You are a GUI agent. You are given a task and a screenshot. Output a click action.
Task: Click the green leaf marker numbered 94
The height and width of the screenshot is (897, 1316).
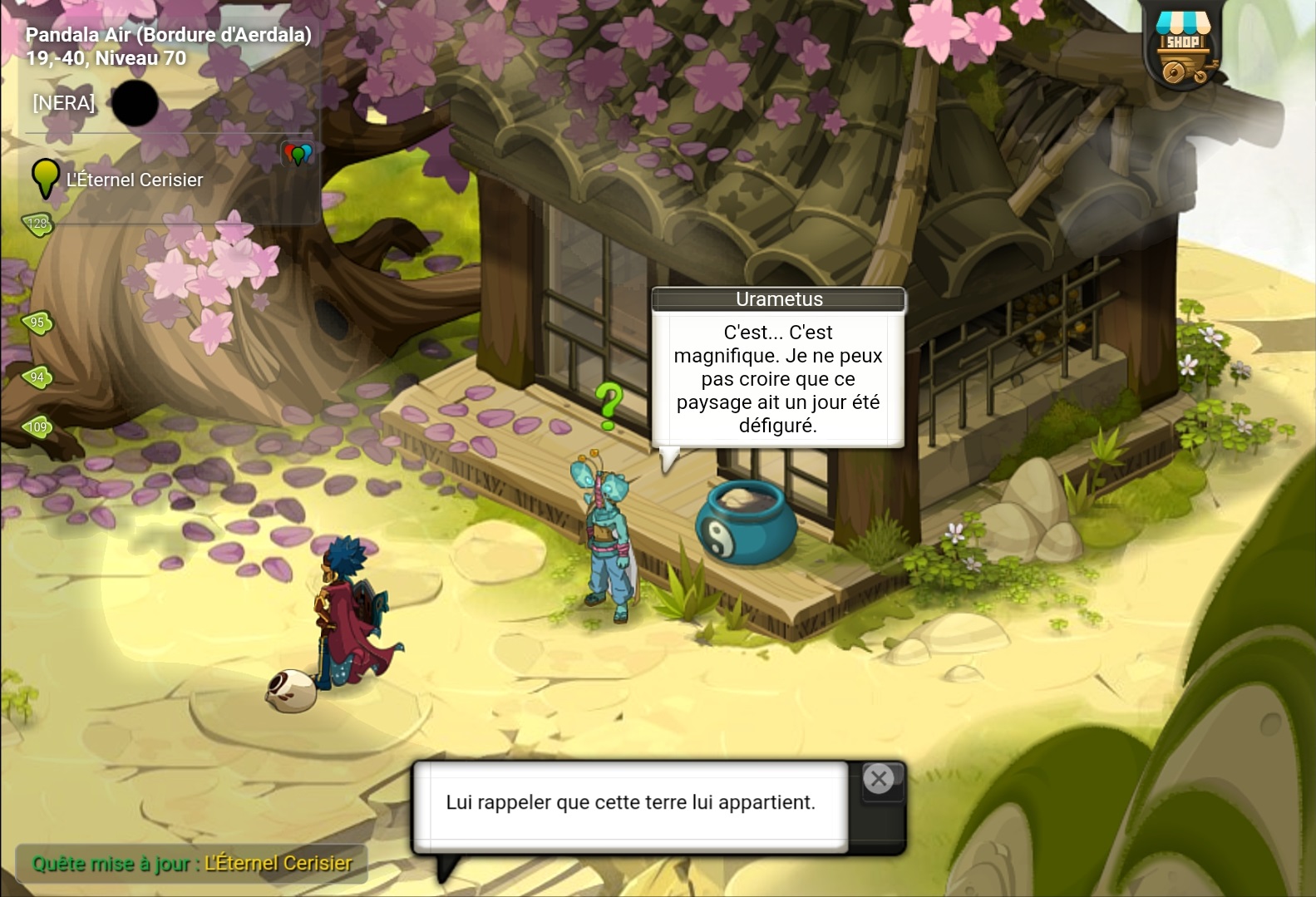click(37, 377)
